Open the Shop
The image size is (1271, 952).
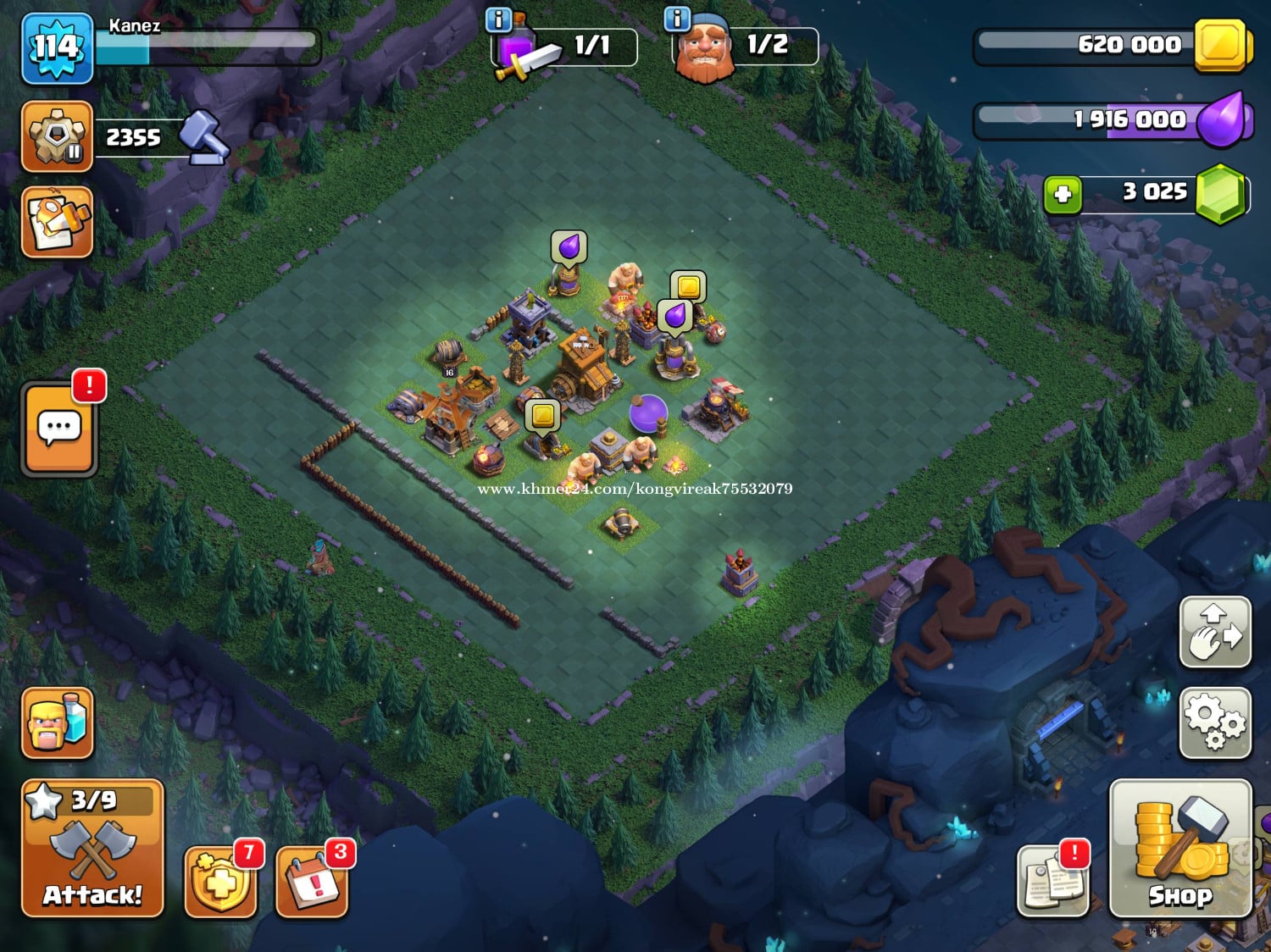pyautogui.click(x=1180, y=848)
